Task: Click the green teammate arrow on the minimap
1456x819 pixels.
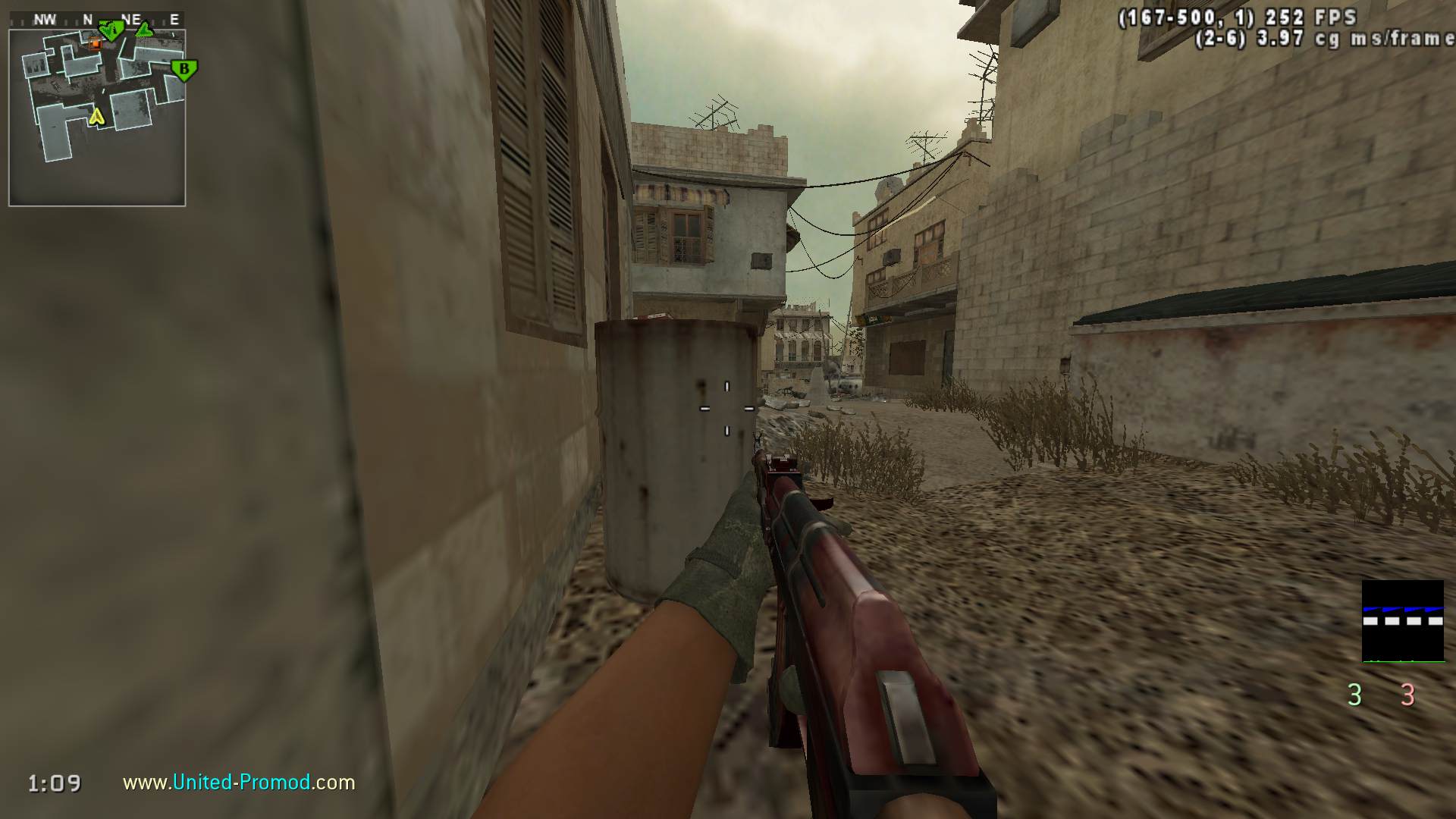Action: point(144,31)
